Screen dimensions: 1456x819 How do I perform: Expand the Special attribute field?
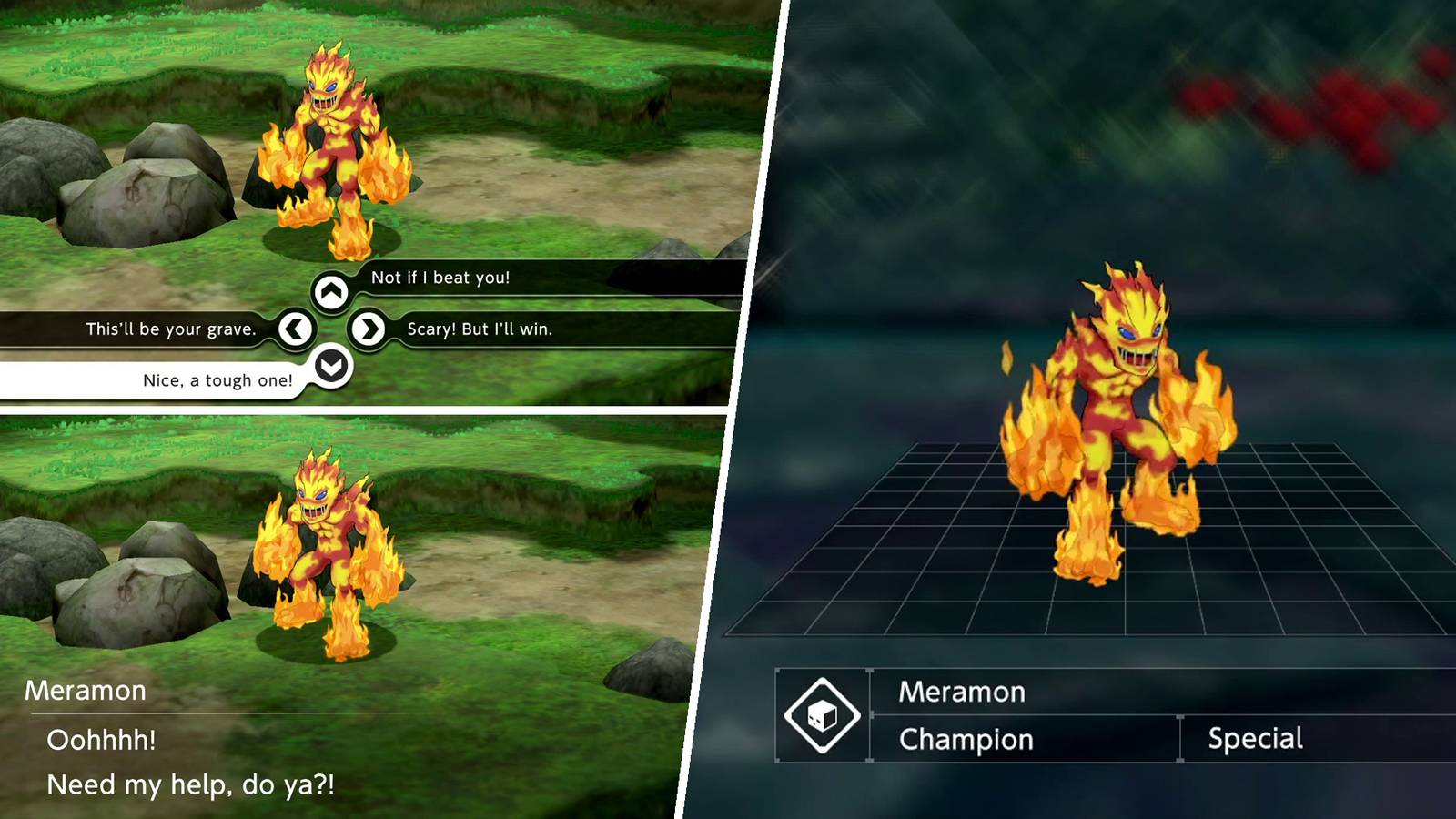click(1257, 740)
